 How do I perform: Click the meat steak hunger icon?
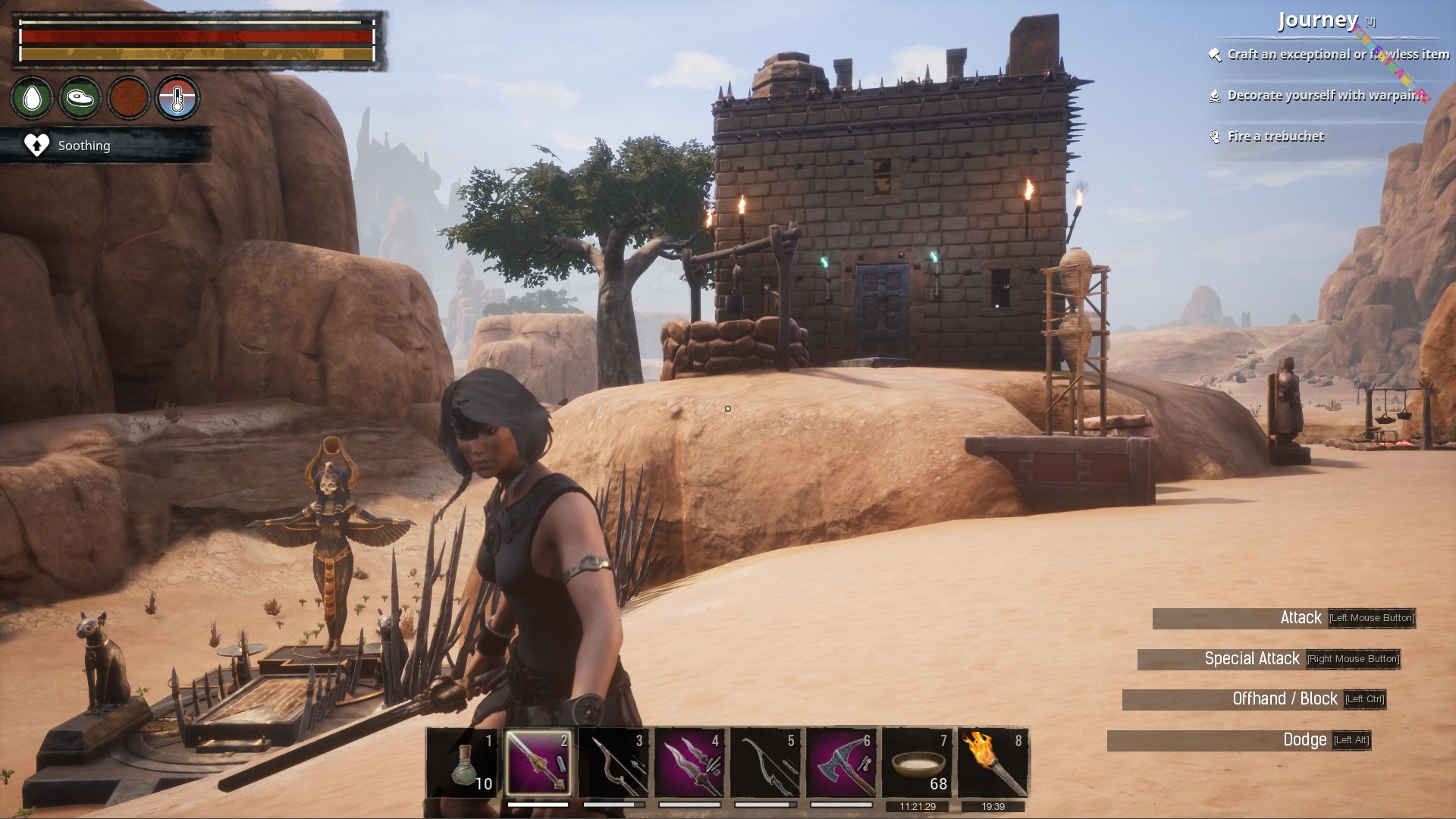(x=80, y=98)
